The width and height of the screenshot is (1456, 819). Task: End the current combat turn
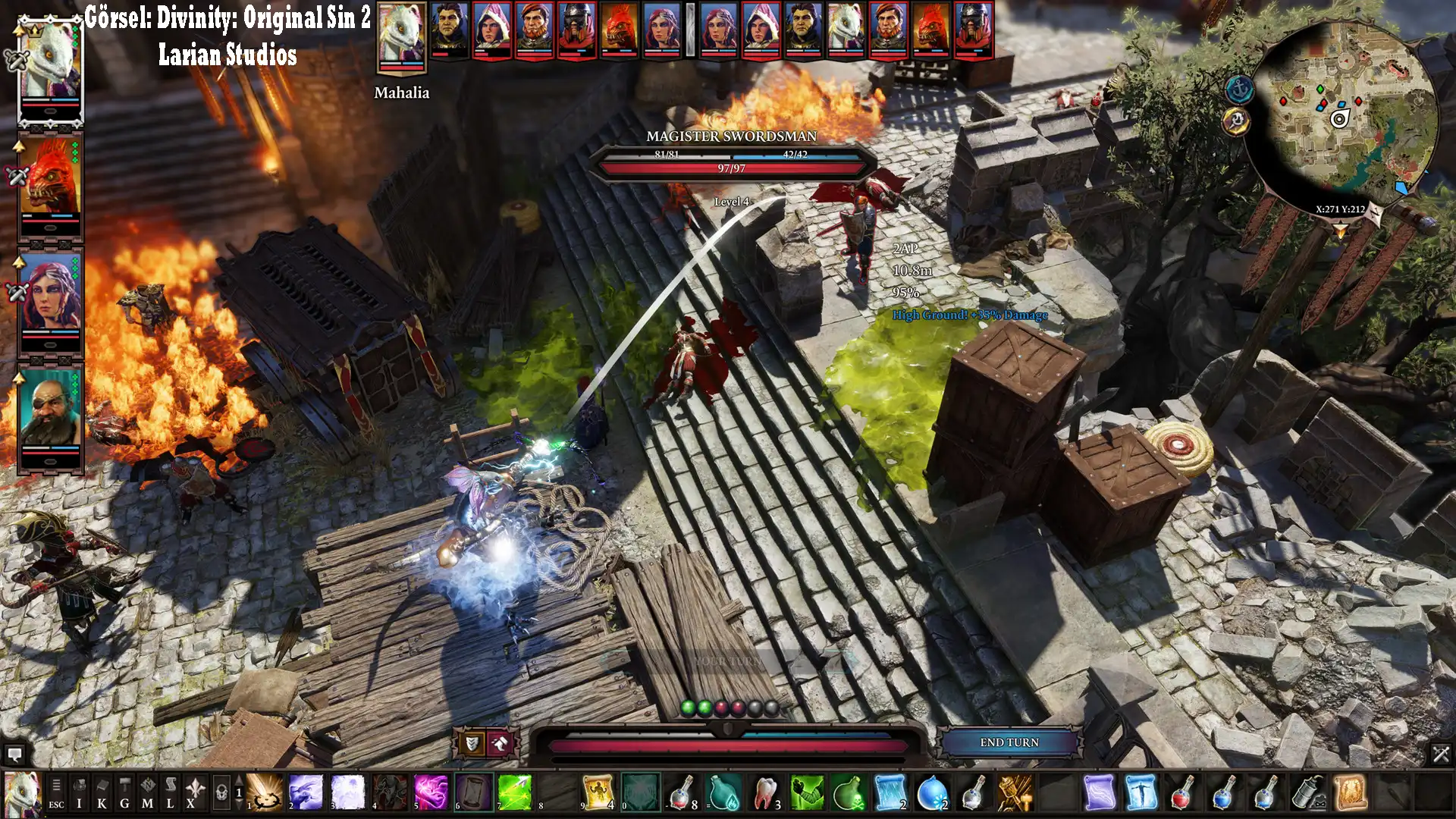coord(1009,742)
